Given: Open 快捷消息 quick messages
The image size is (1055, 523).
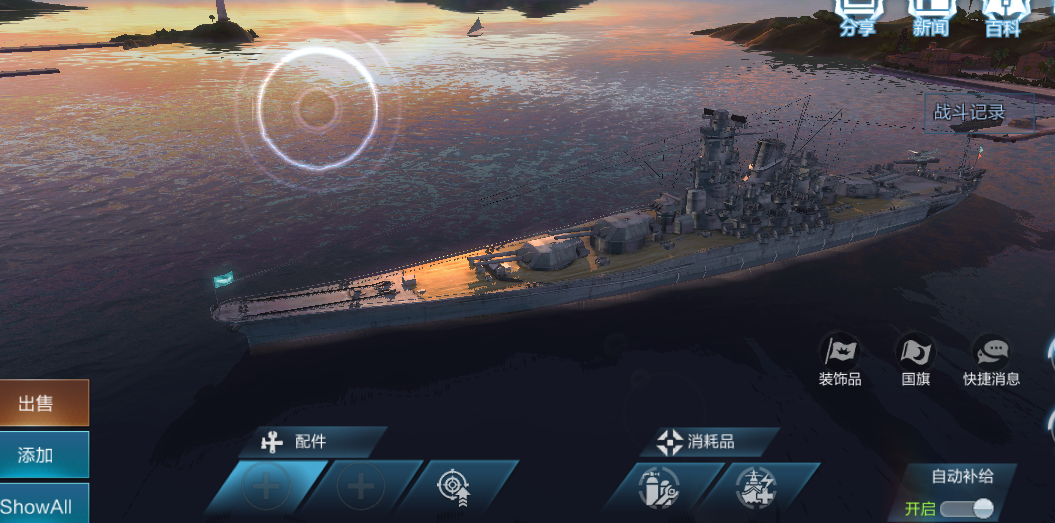Looking at the screenshot, I should 991,359.
